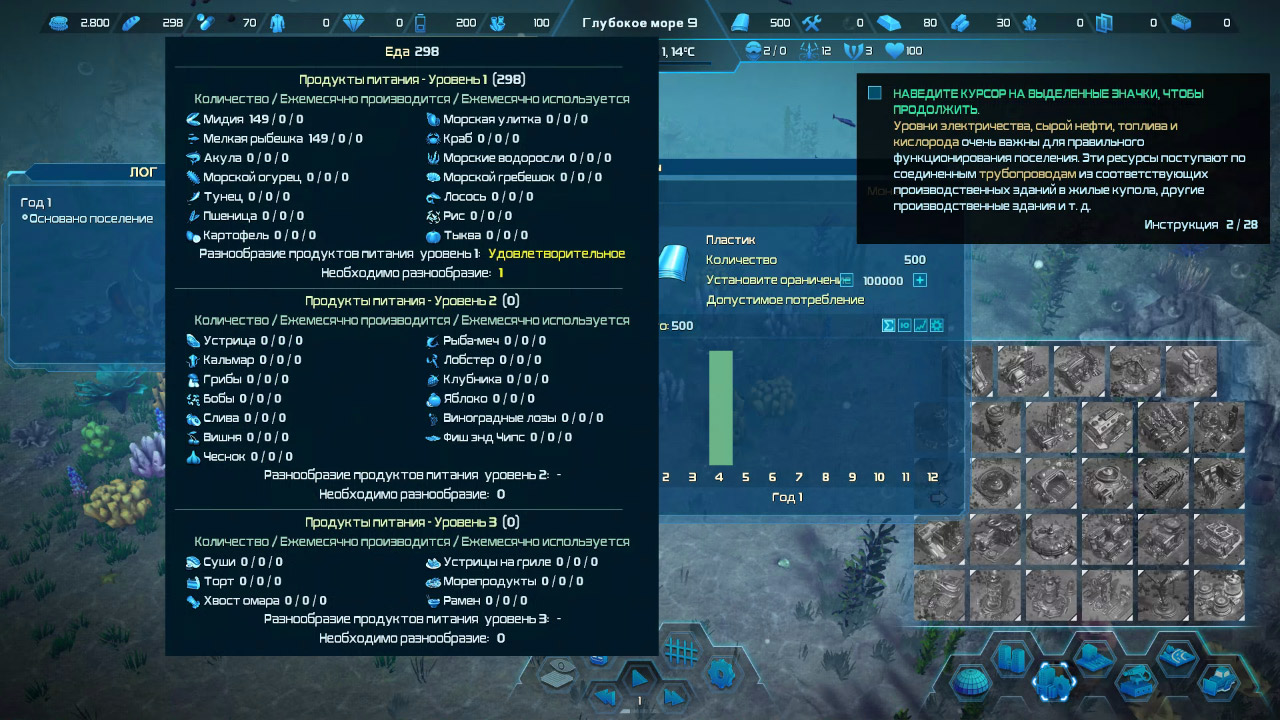
Task: Open the line graph view button
Action: pos(921,325)
